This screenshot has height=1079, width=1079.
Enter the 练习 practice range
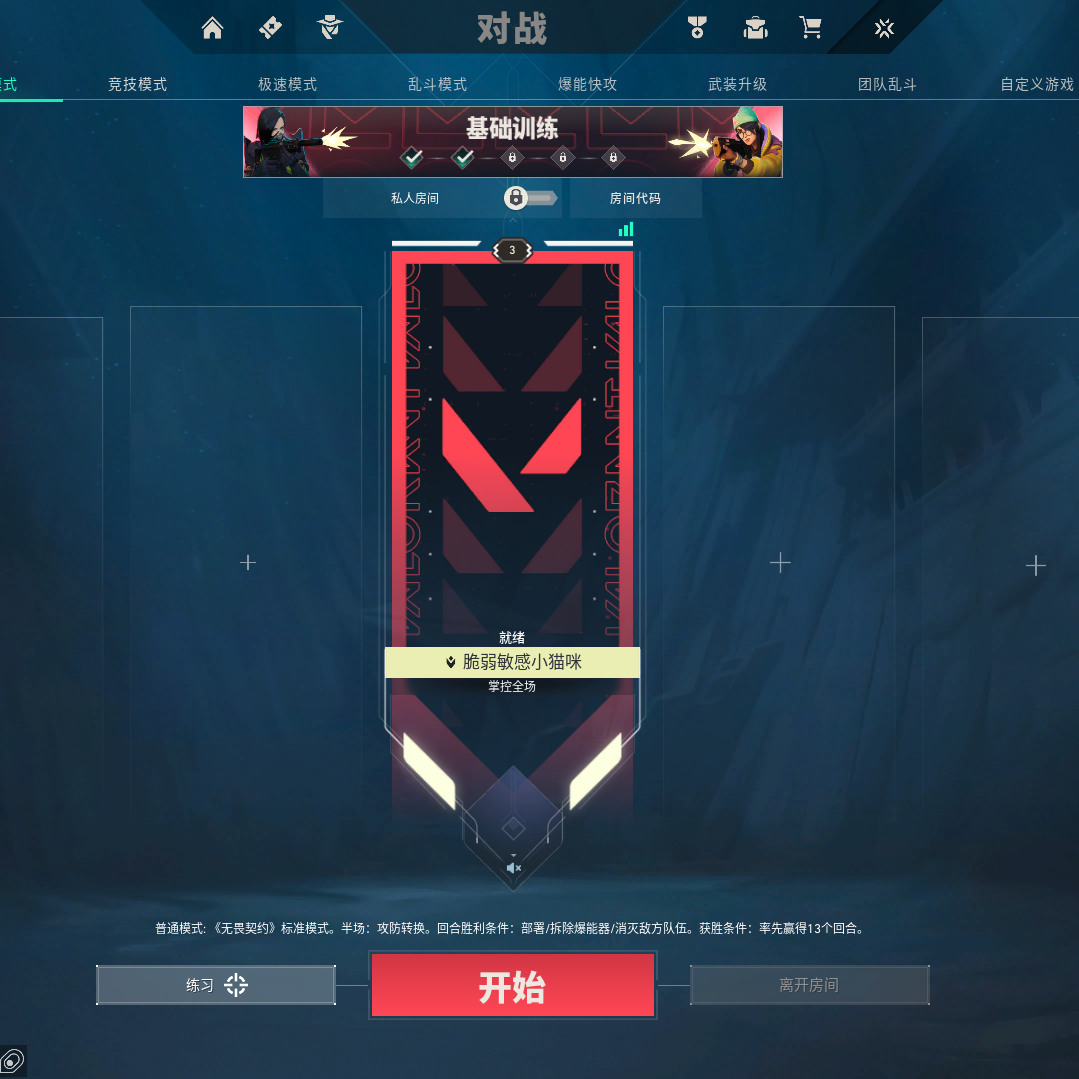tap(216, 985)
